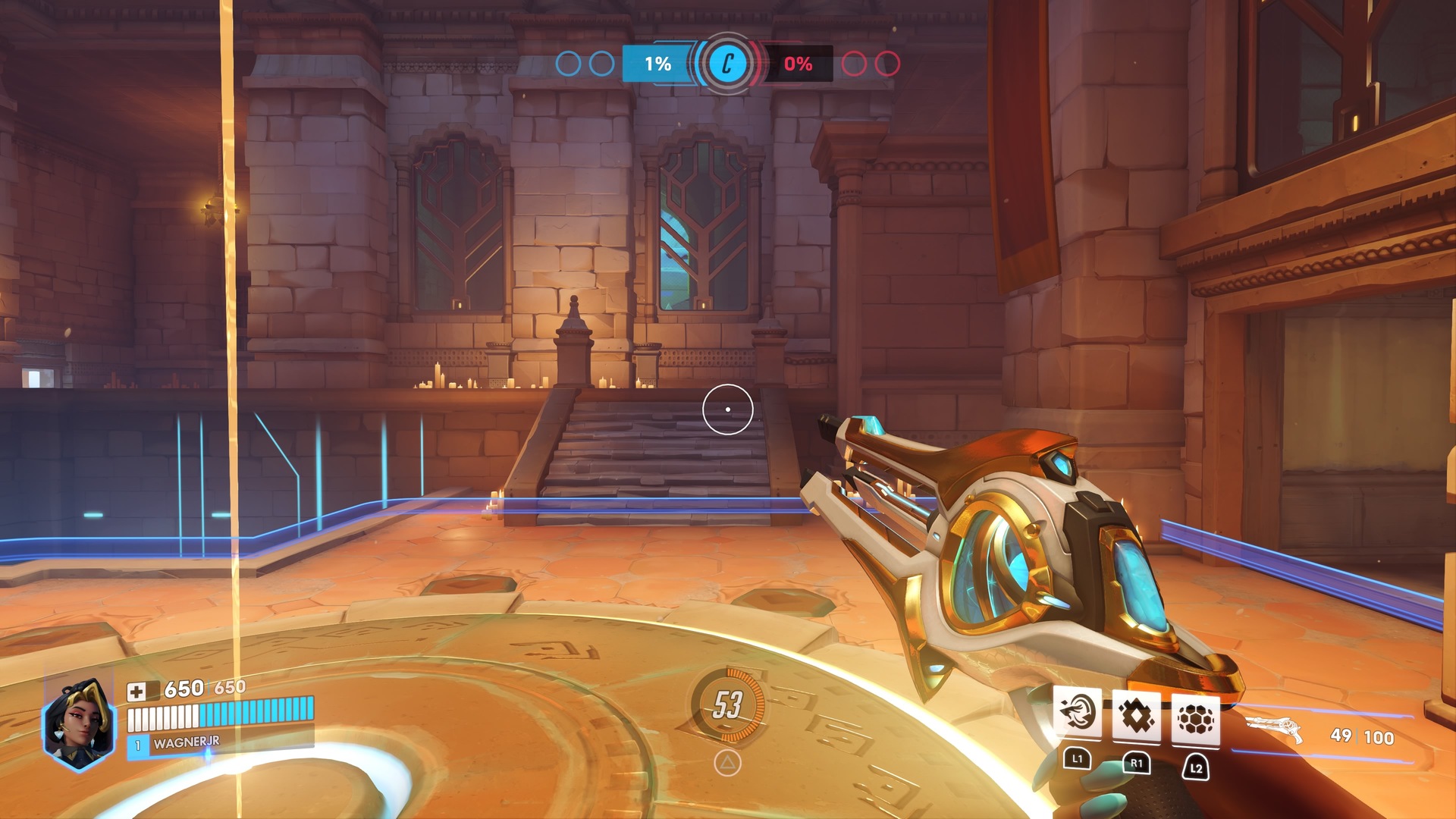Click the white plus-sign icon beside the health number
The image size is (1456, 819).
point(136,691)
